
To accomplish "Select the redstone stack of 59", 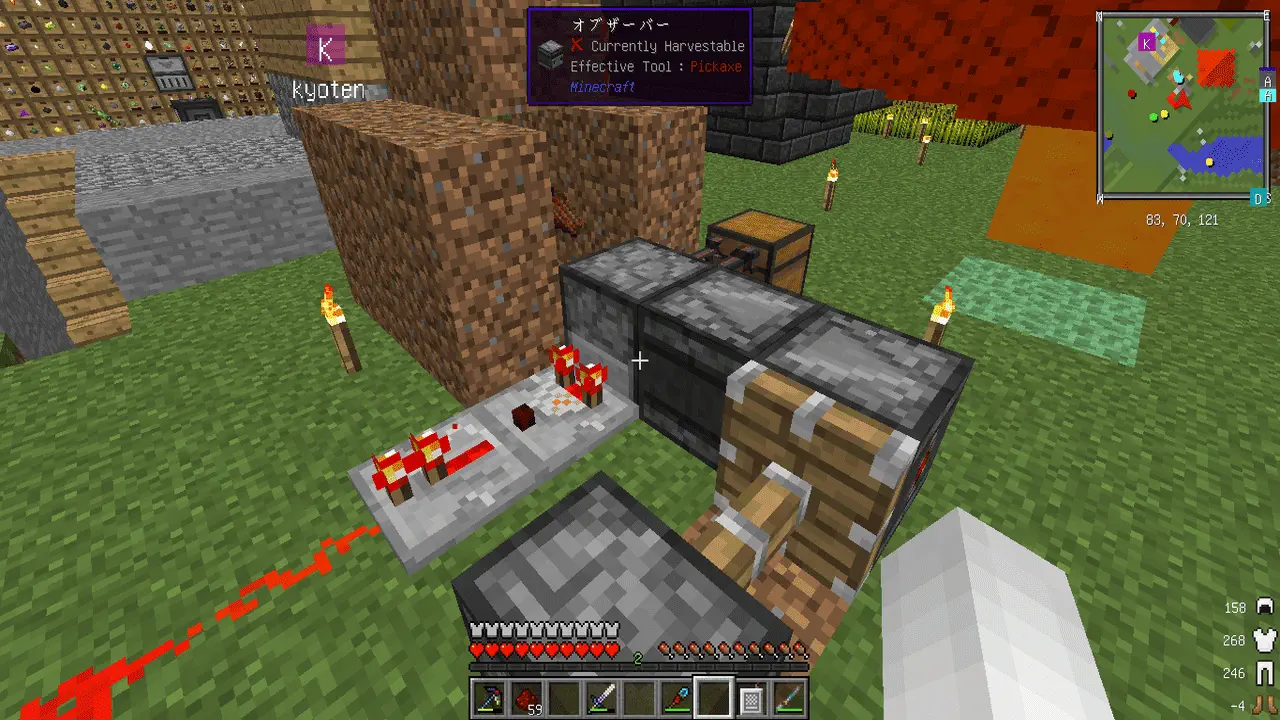I will pyautogui.click(x=527, y=699).
